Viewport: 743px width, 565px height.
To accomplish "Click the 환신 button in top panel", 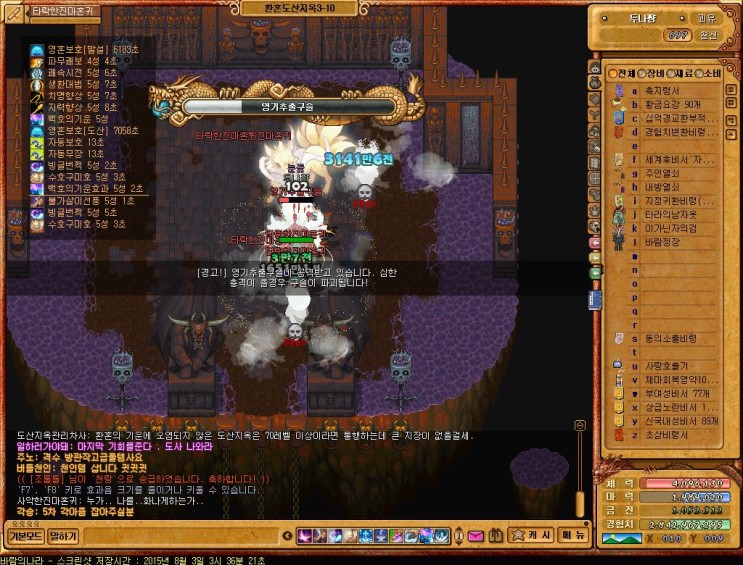I will pyautogui.click(x=707, y=34).
